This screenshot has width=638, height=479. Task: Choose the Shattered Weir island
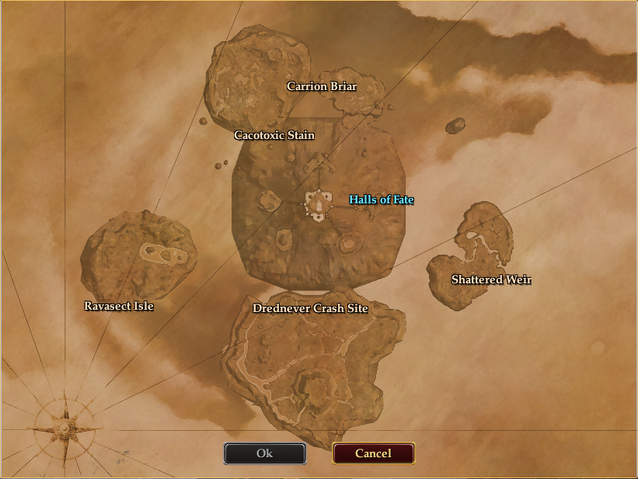coord(491,280)
